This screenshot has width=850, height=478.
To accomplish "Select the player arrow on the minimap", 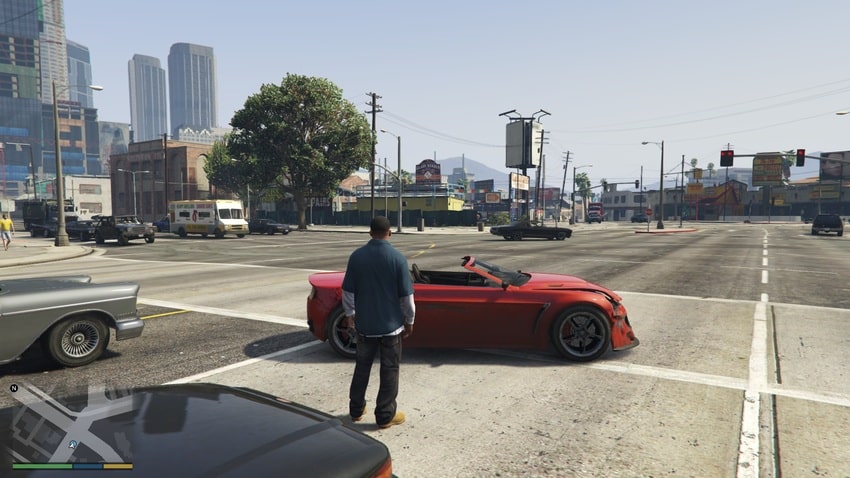I will tap(72, 444).
